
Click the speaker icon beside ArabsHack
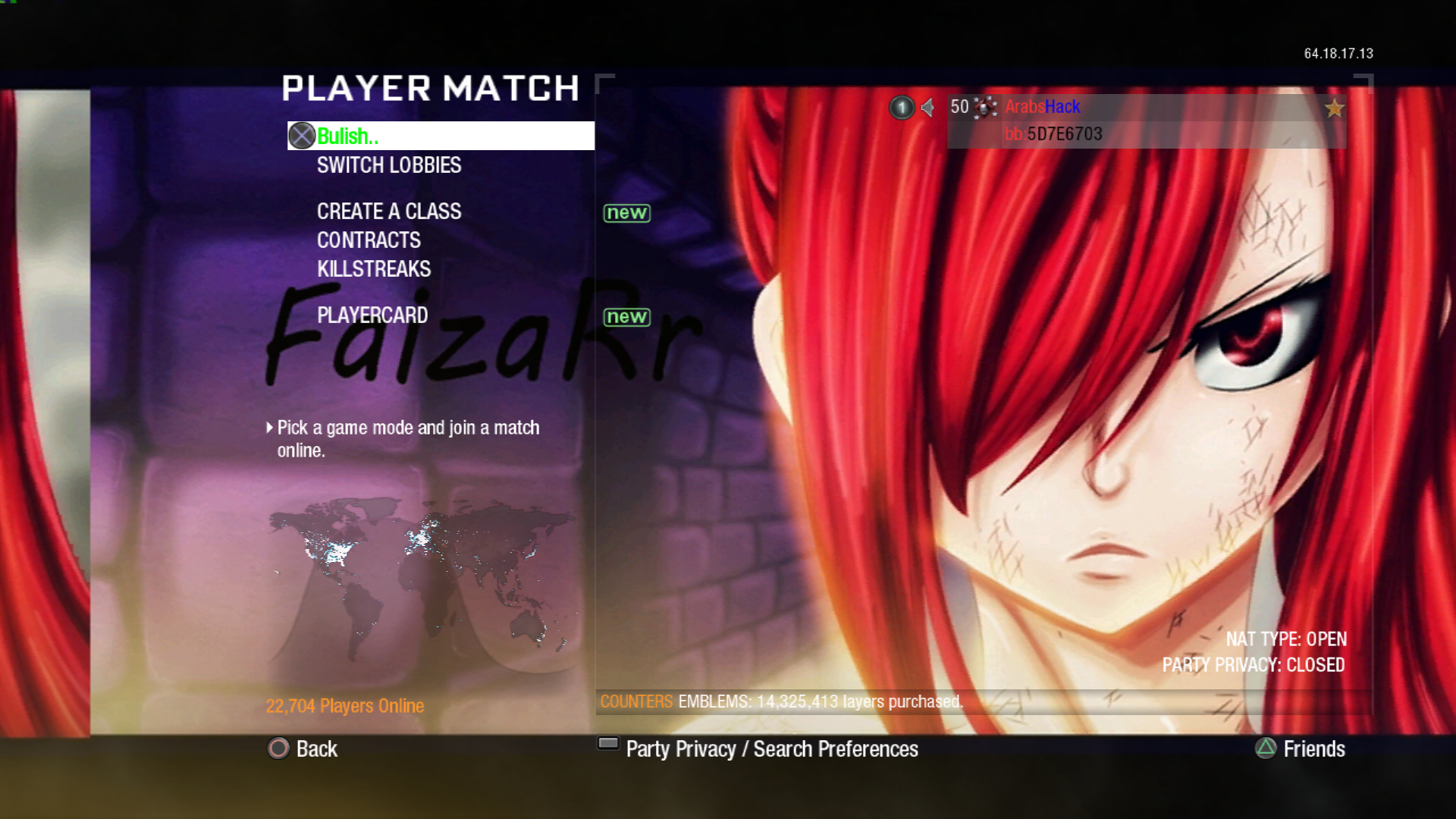[x=927, y=108]
